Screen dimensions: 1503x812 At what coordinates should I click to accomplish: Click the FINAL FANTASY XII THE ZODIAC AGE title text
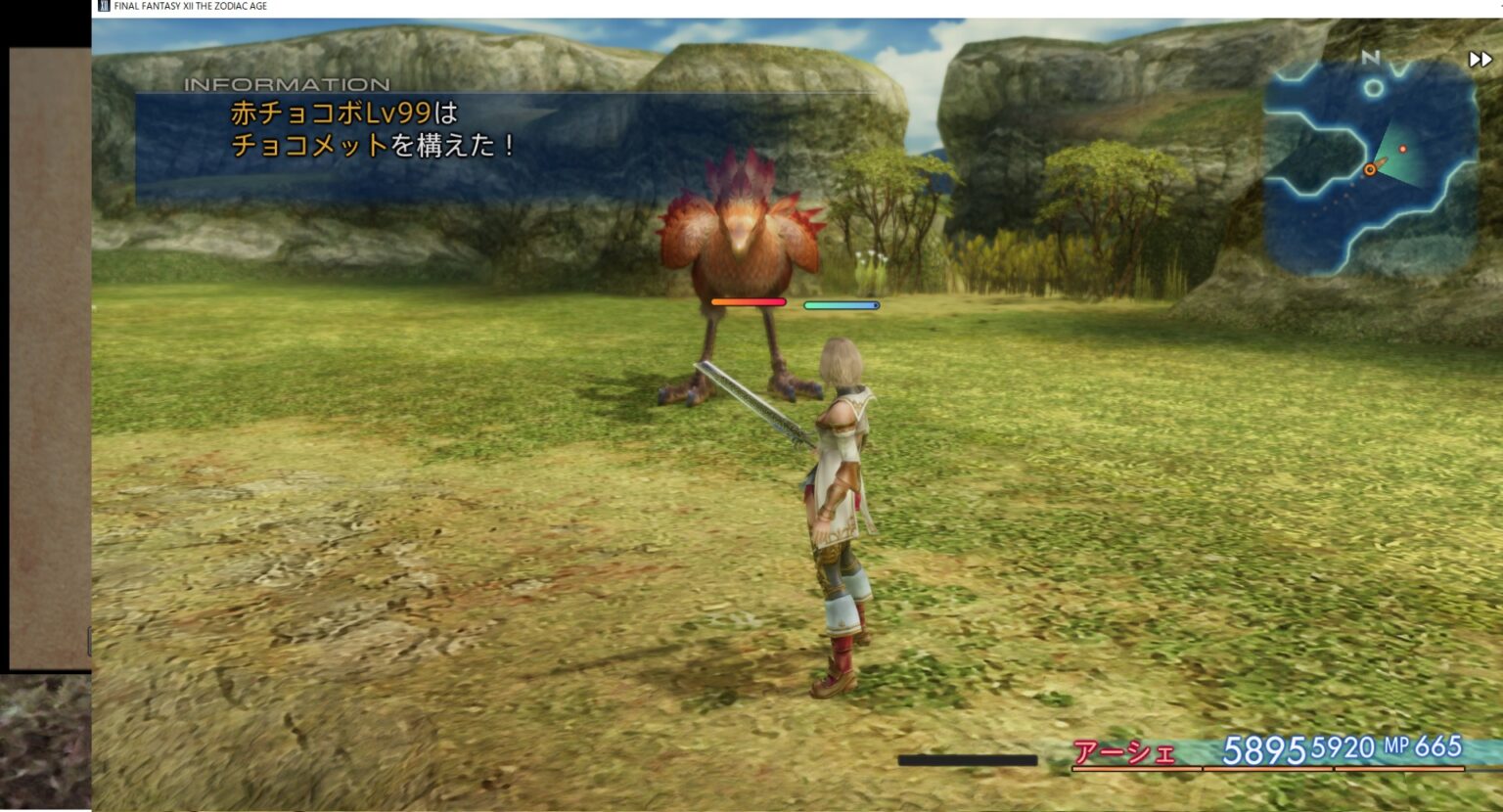pos(189,5)
